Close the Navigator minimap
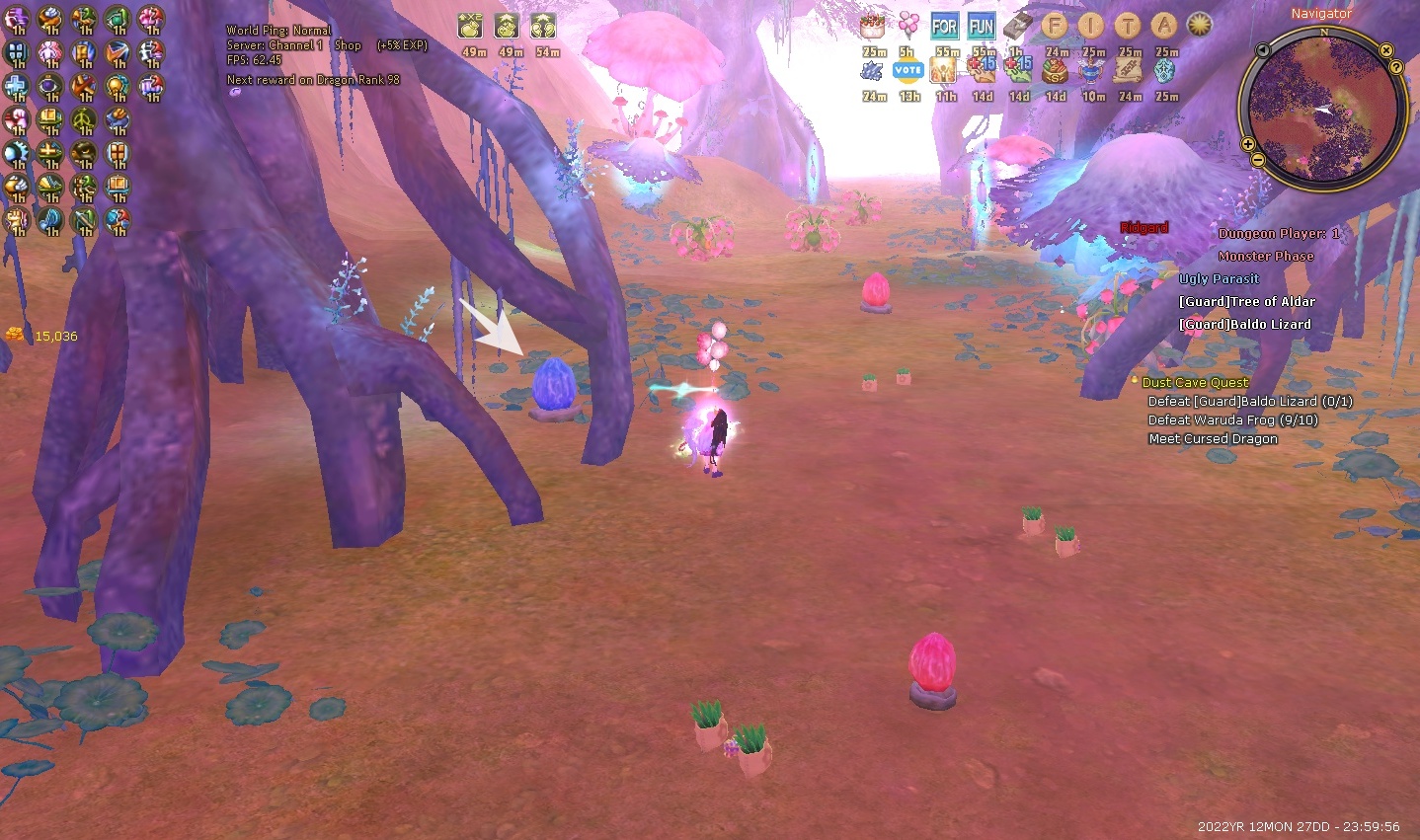Viewport: 1420px width, 840px height. click(x=1386, y=49)
